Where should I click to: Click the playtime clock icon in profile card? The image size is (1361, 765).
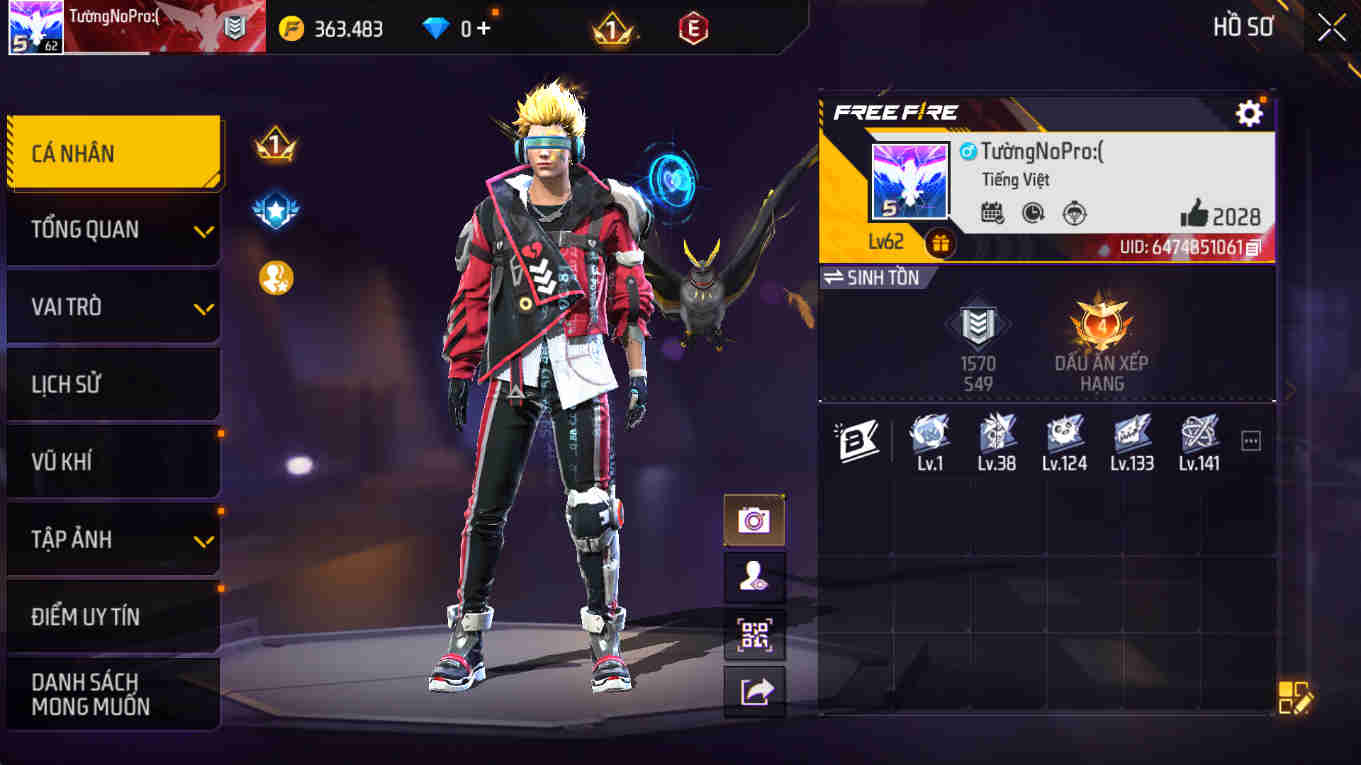pyautogui.click(x=1032, y=212)
